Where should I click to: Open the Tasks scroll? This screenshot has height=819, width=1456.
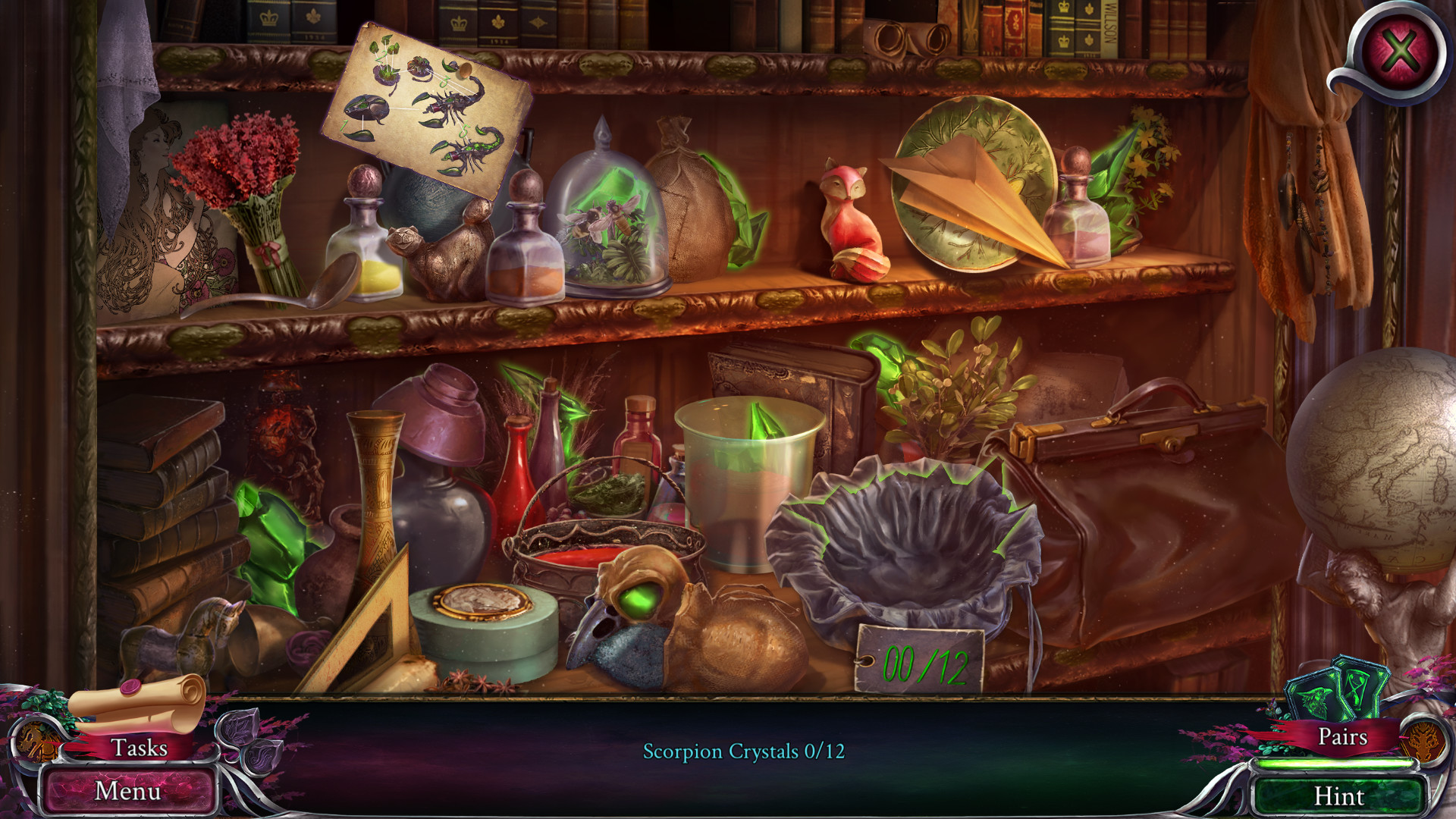pyautogui.click(x=140, y=748)
